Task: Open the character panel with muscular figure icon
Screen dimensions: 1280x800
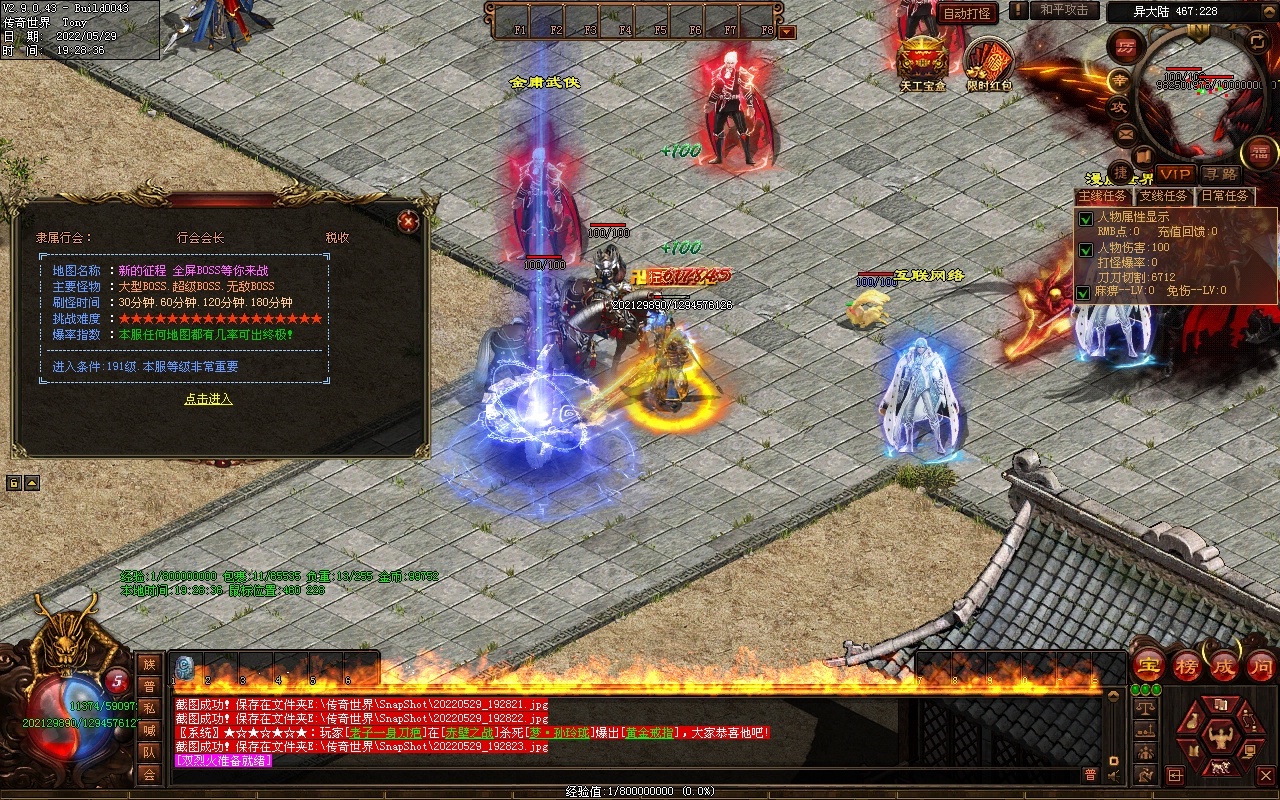Action: tap(1220, 738)
